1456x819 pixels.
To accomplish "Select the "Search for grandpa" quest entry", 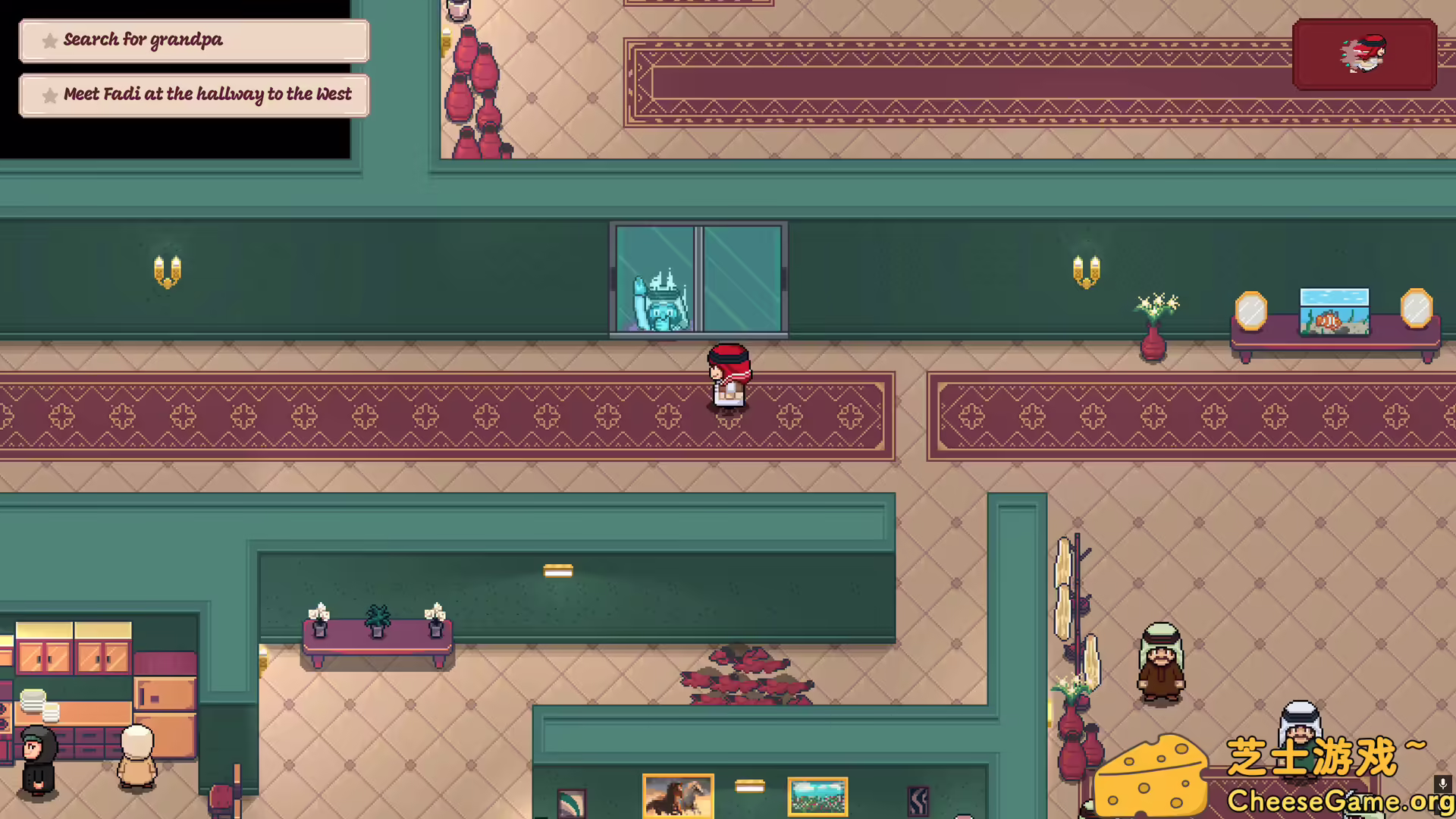I will click(194, 40).
